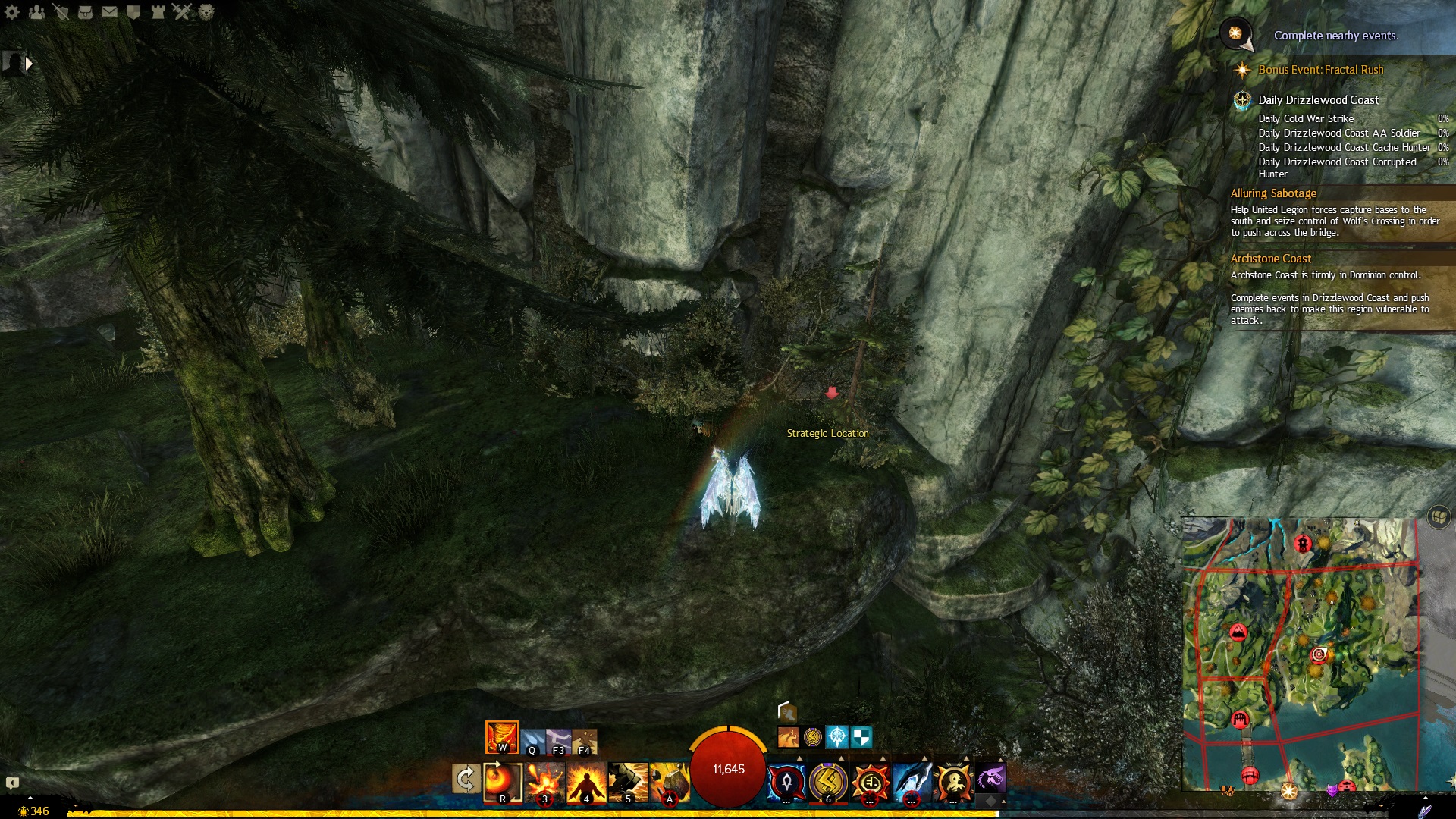
Task: Expand the party portrait arrow
Action: point(29,64)
